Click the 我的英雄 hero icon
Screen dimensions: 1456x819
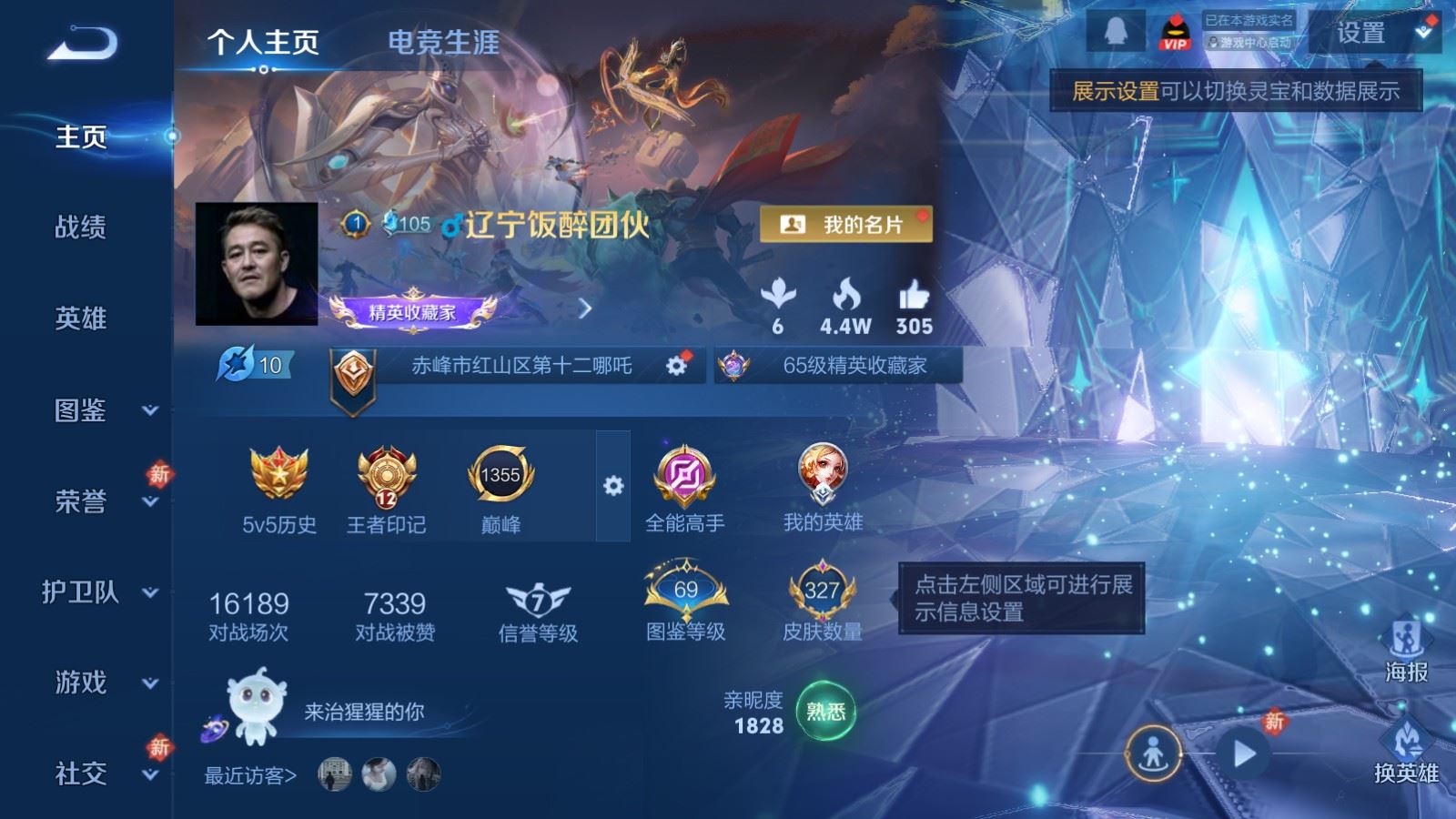pyautogui.click(x=820, y=473)
